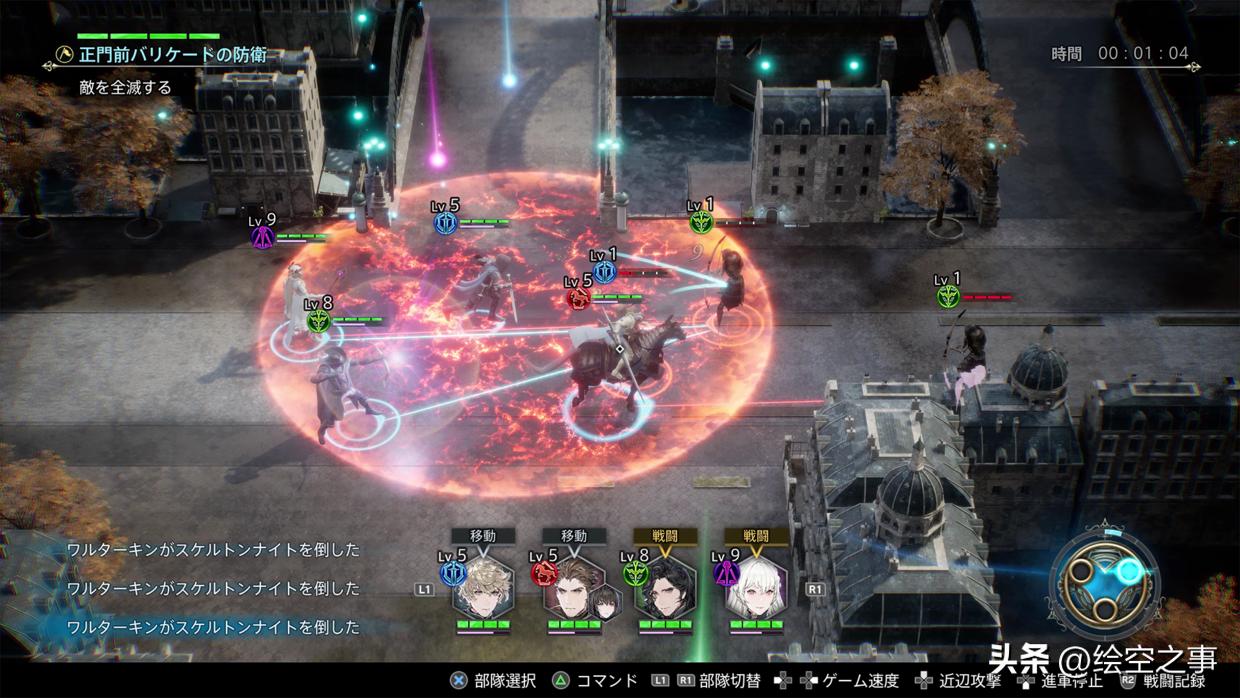
Task: Select the Lv 5 blue shield unit badge
Action: coord(445,223)
